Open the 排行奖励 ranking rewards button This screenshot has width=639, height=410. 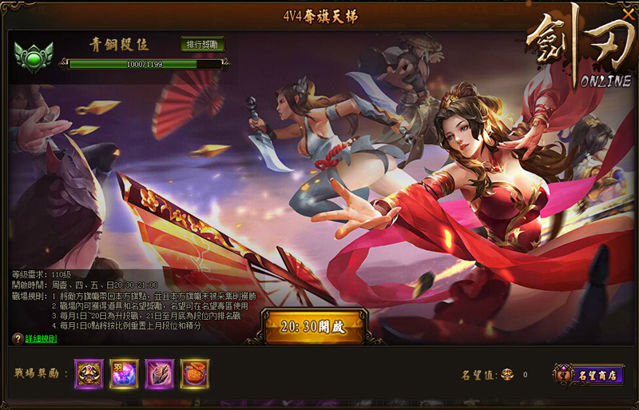[203, 45]
